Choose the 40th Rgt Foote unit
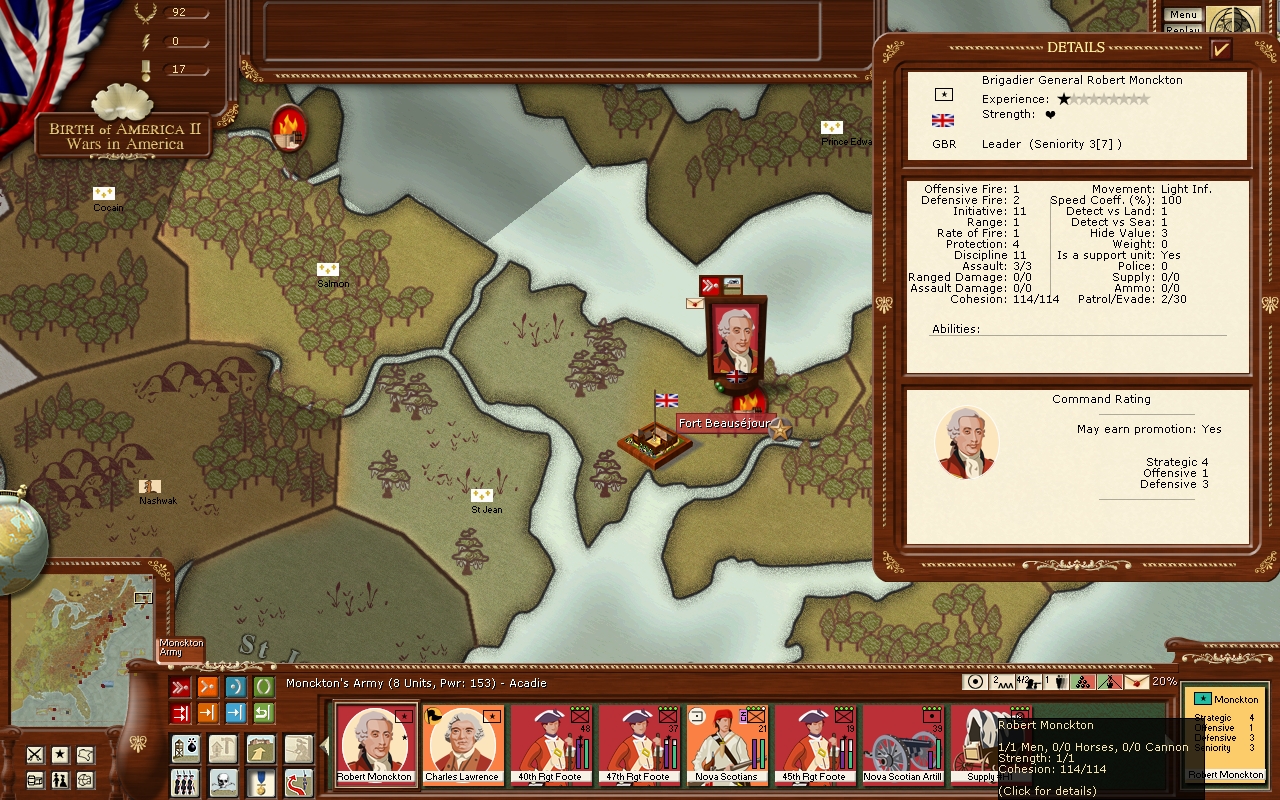The image size is (1280, 800). (x=550, y=744)
